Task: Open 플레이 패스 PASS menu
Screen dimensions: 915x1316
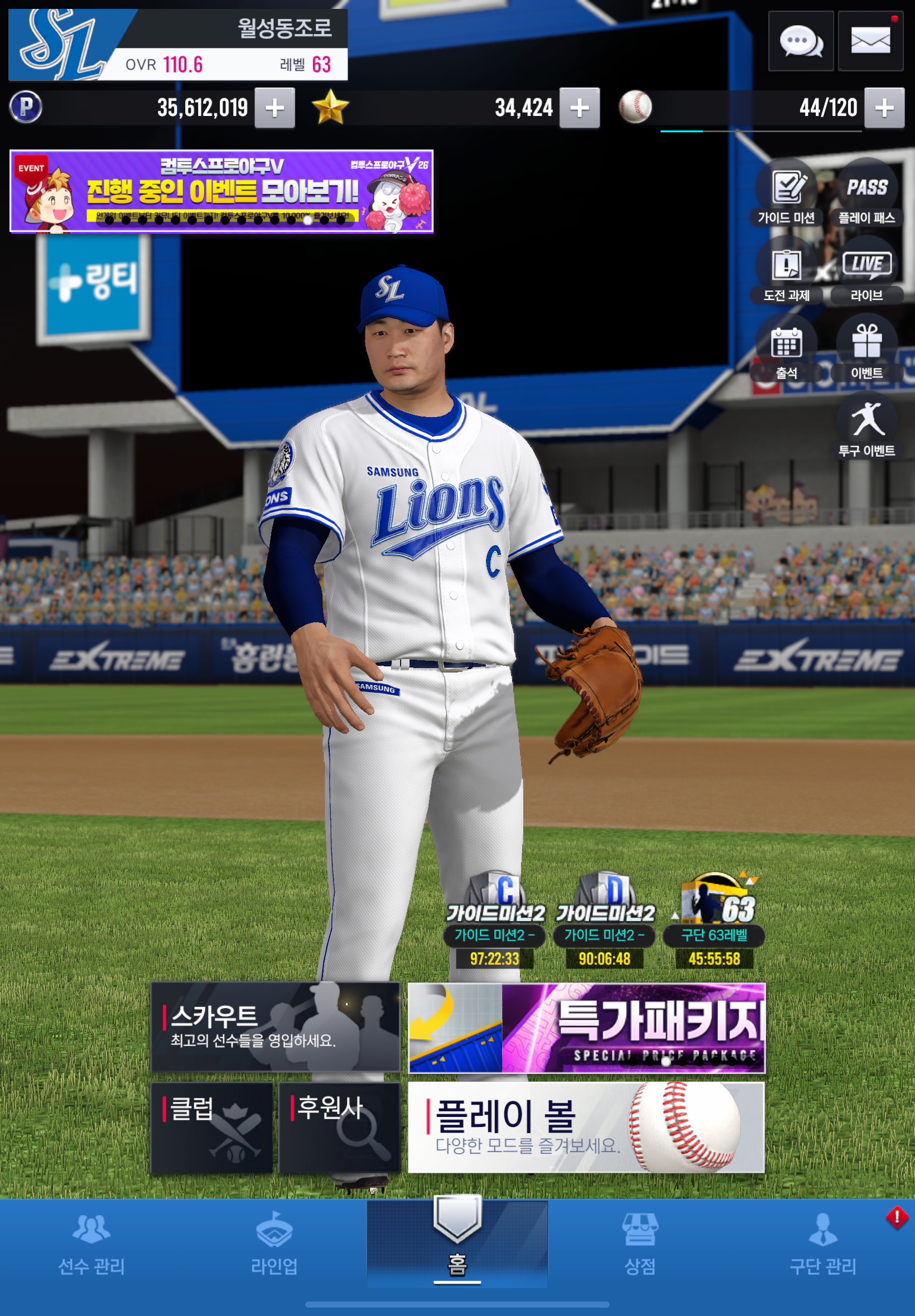Action: [x=866, y=193]
